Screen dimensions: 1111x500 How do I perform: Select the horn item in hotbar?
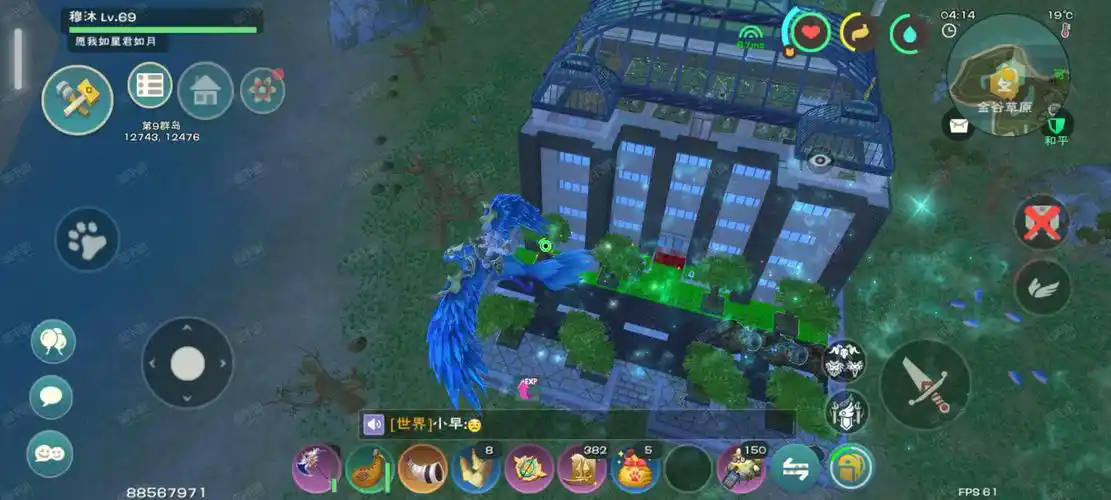coord(422,468)
